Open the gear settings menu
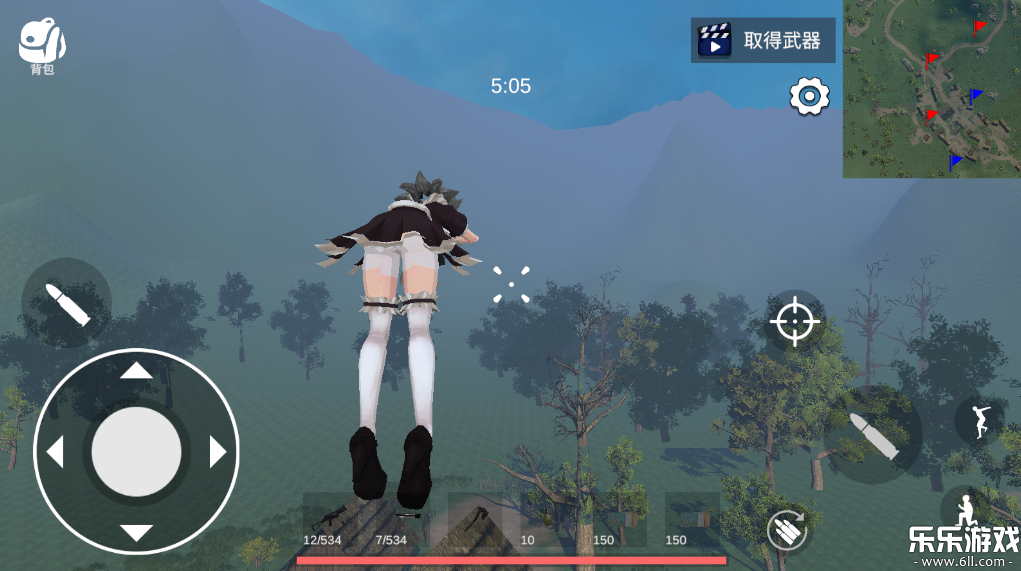This screenshot has height=571, width=1021. click(x=809, y=96)
